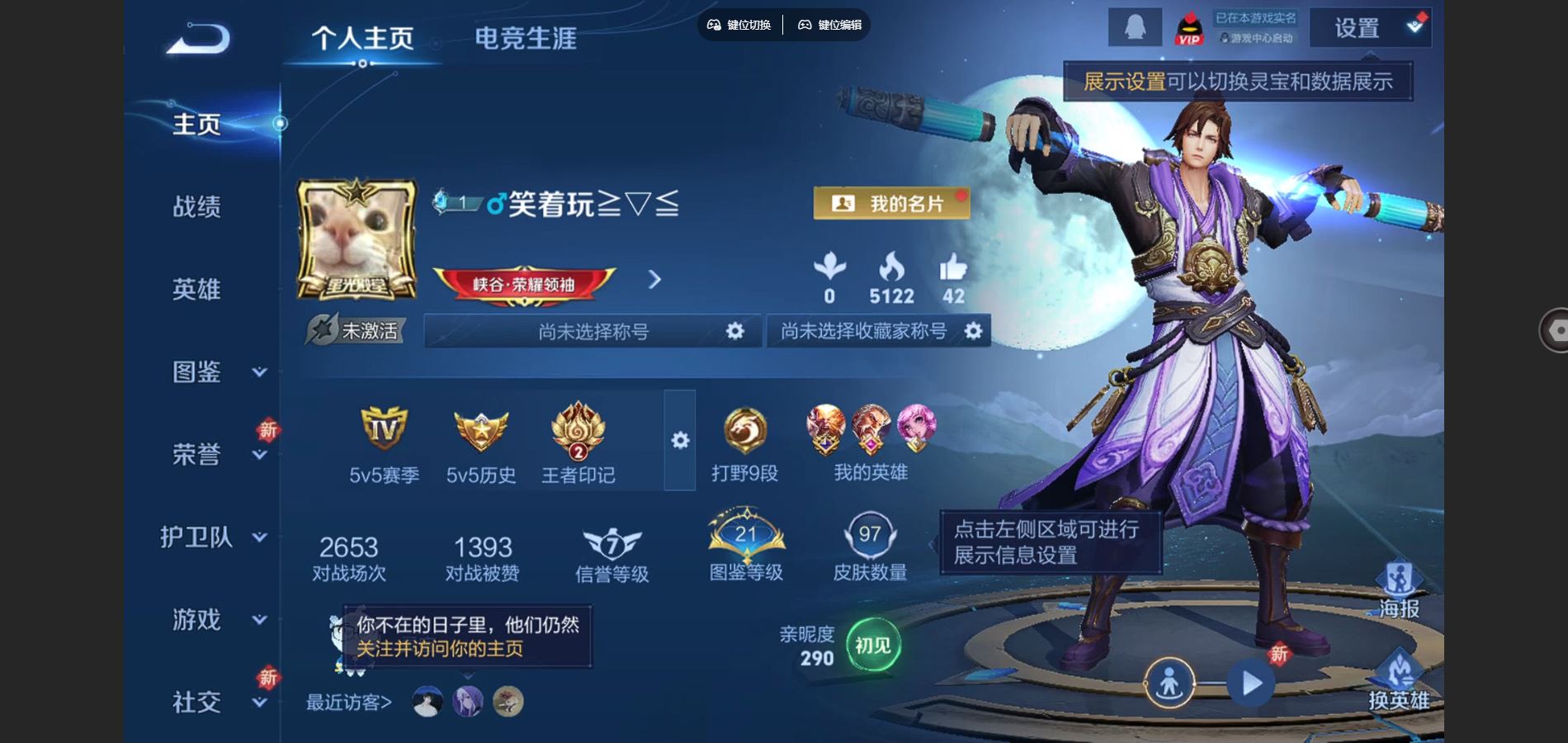The width and height of the screenshot is (1568, 743).
Task: Open the arrow next to 峡谷·荣耀领袖
Action: pyautogui.click(x=654, y=280)
